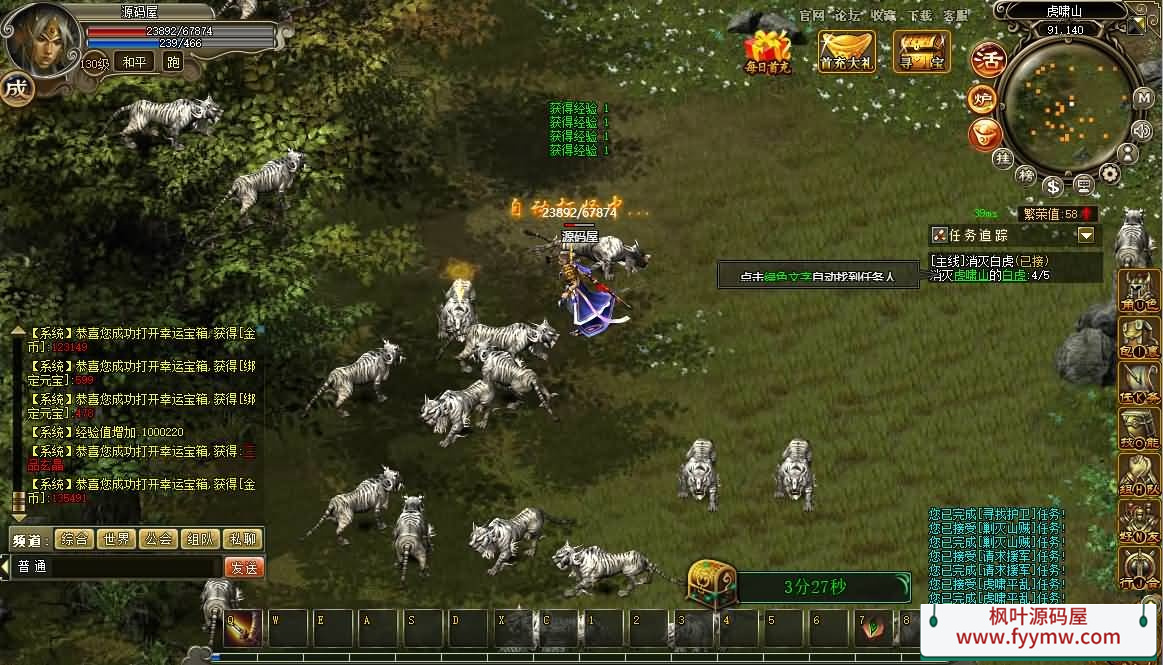Open the 行会 guild panel

1139,570
